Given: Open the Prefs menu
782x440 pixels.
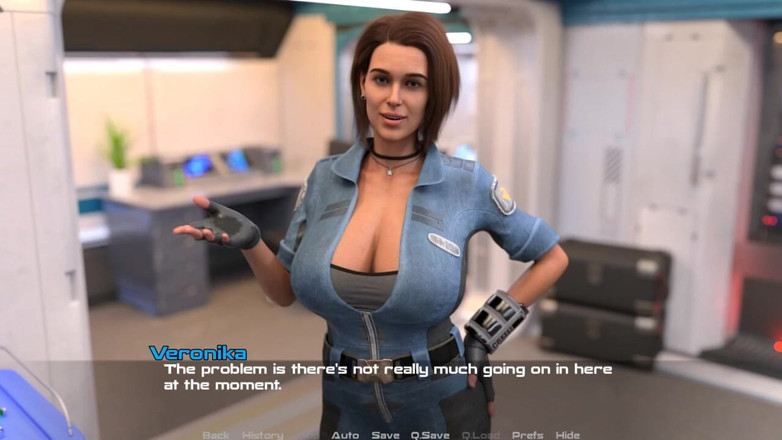Looking at the screenshot, I should click(528, 435).
